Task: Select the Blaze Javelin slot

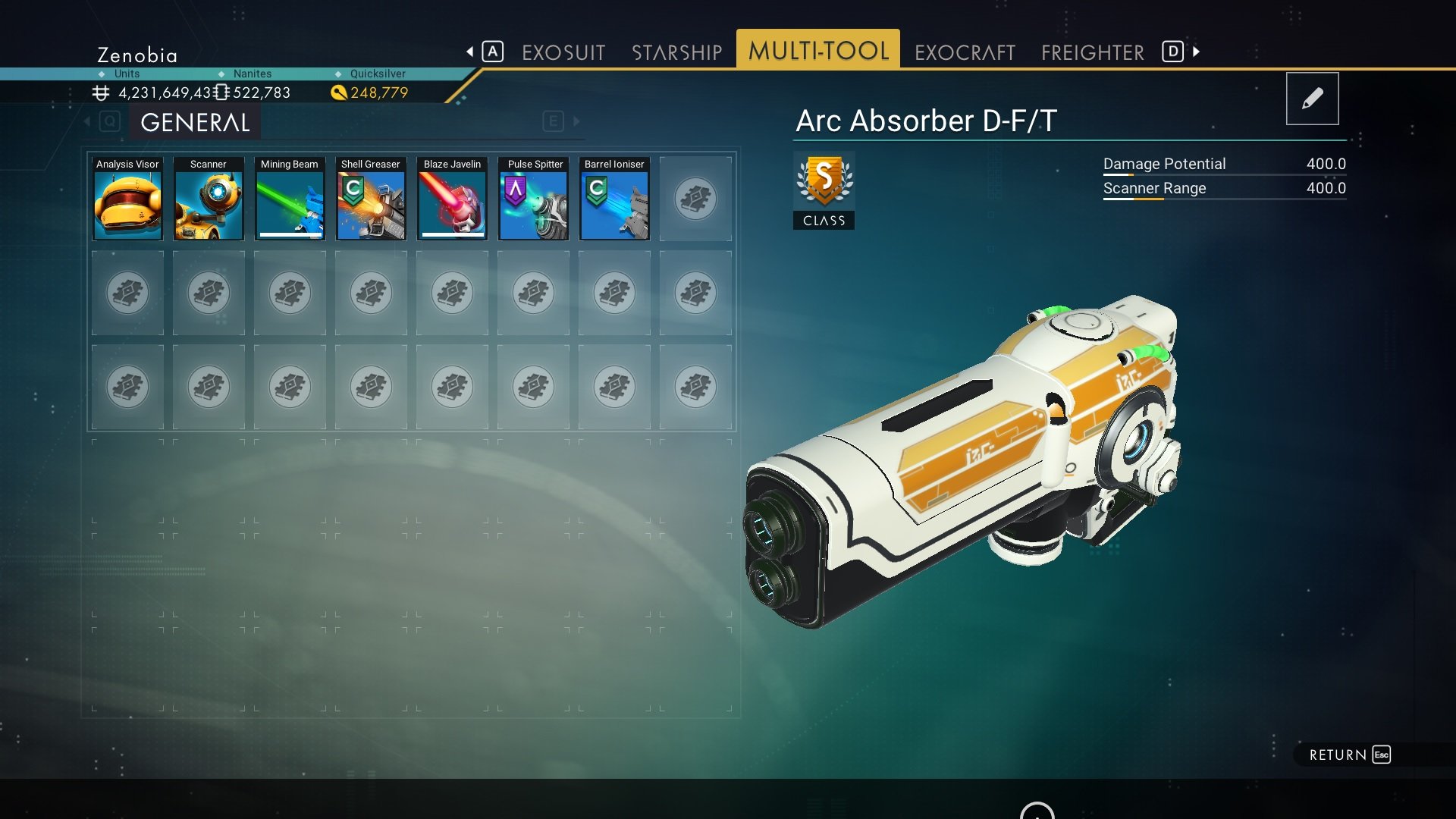Action: click(452, 199)
